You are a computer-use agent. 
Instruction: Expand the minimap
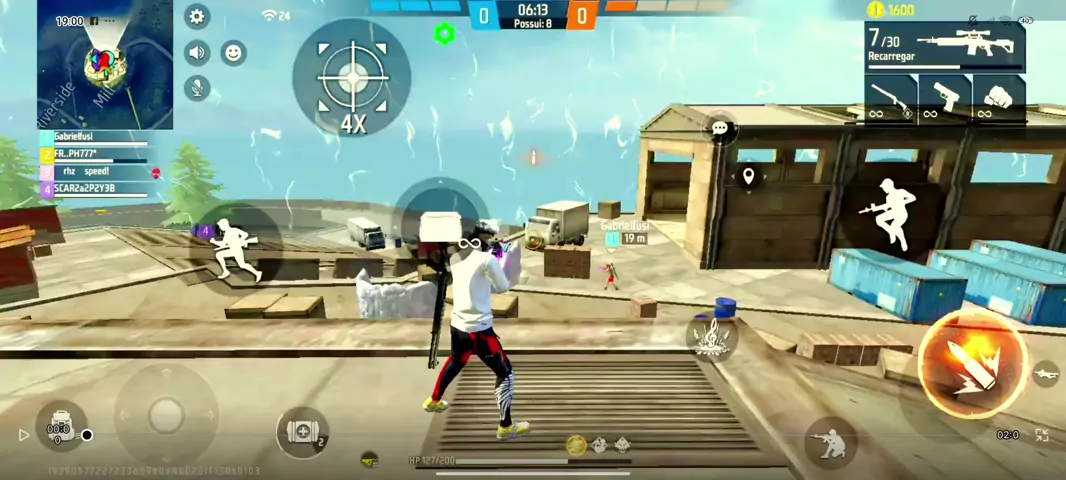pos(105,65)
